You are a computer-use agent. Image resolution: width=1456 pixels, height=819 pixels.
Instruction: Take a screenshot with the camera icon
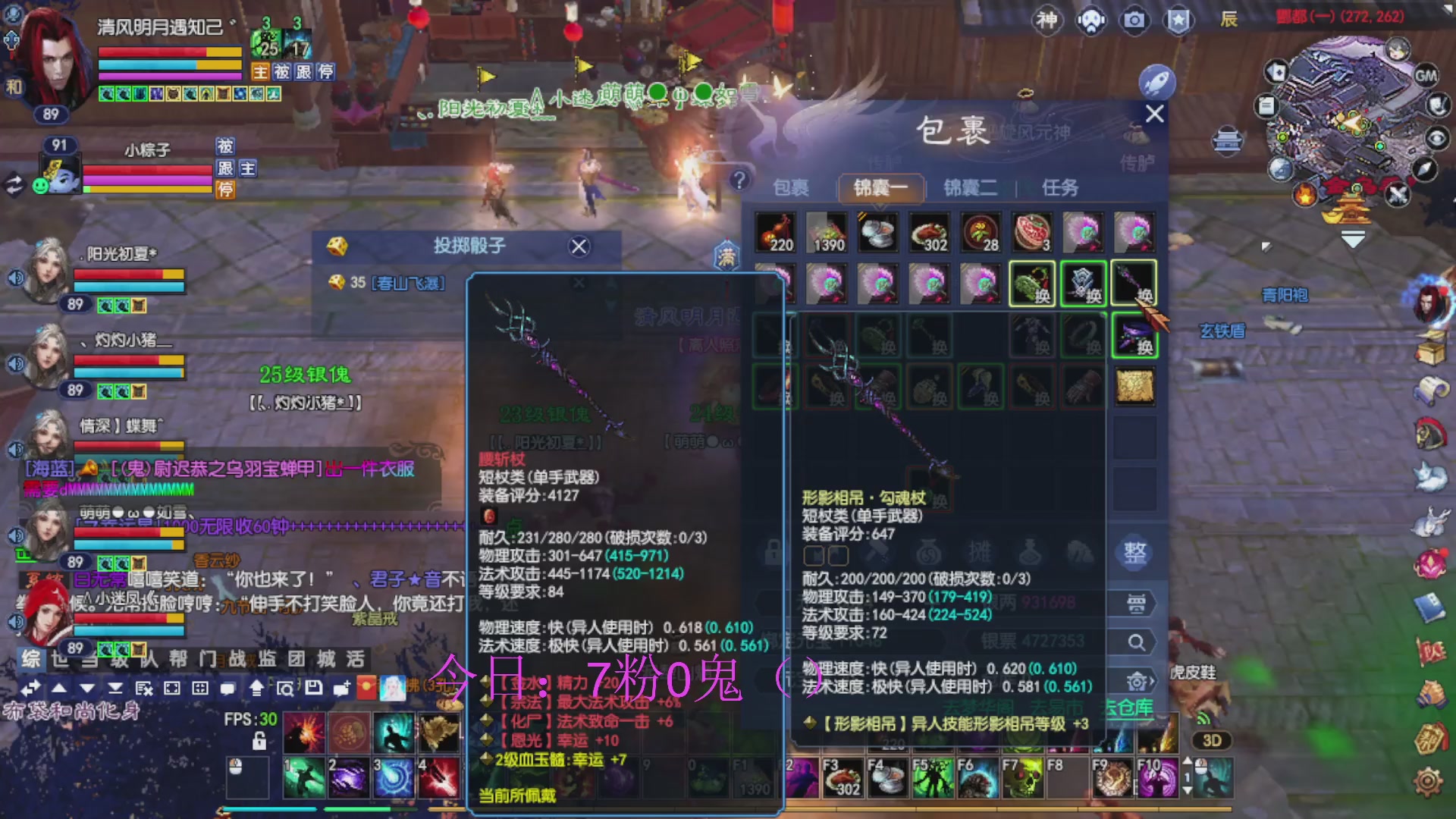click(x=1135, y=20)
